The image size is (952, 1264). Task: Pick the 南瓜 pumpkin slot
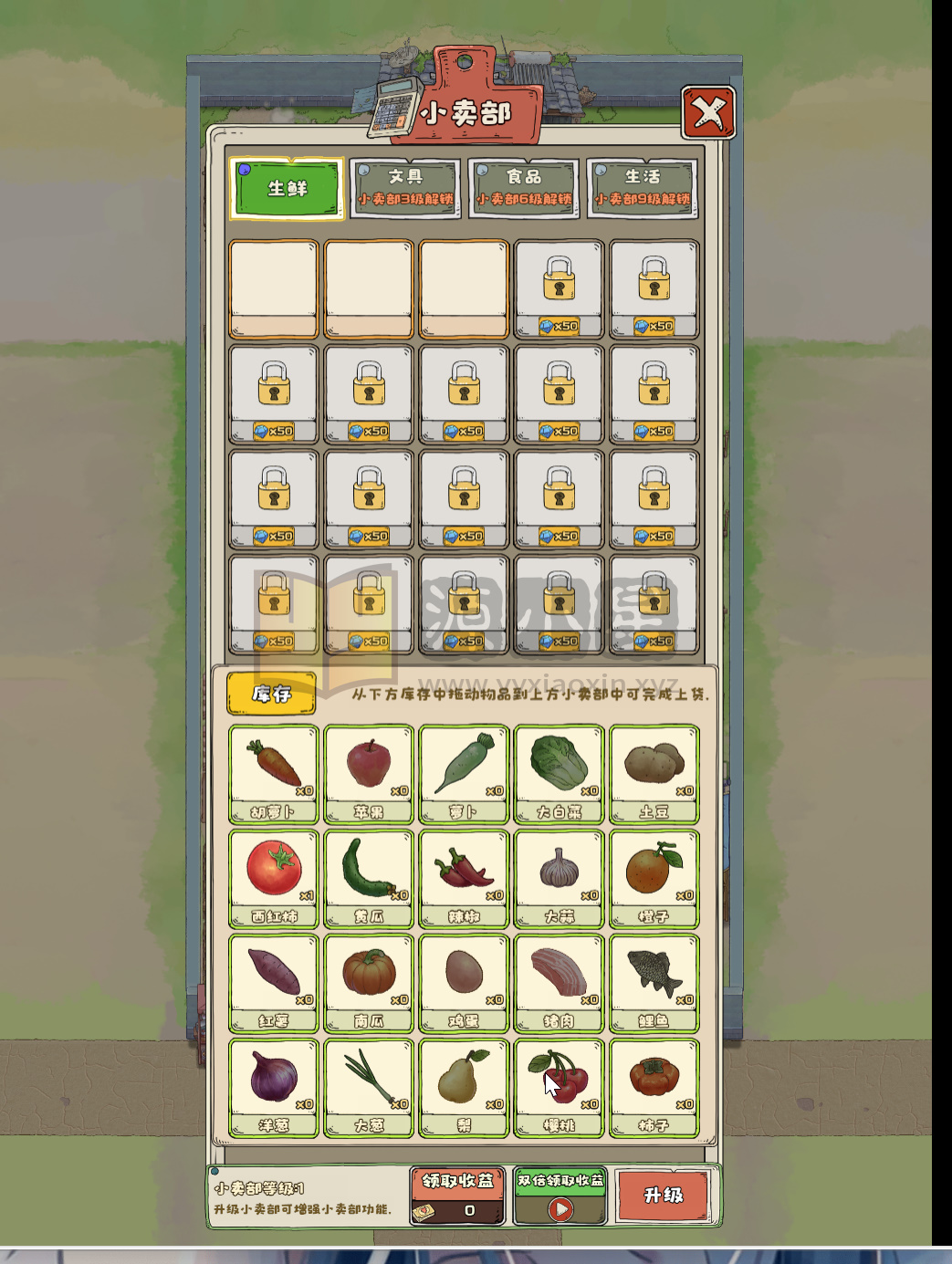(x=369, y=983)
